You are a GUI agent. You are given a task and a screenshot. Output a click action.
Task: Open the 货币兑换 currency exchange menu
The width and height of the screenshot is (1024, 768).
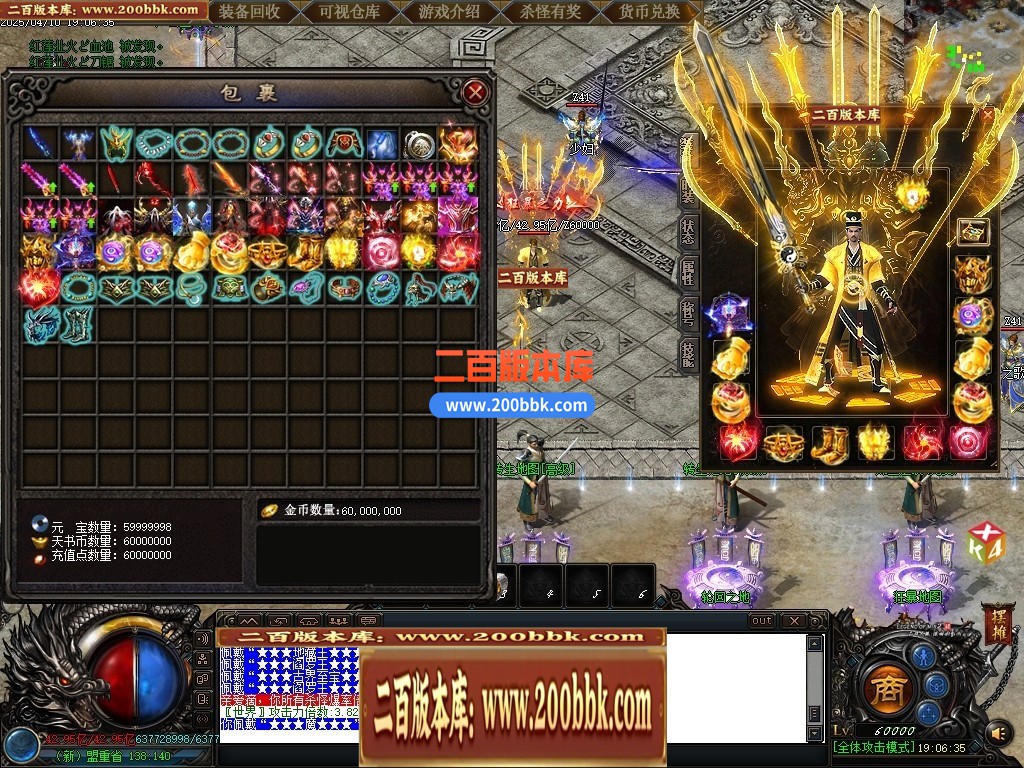[649, 12]
